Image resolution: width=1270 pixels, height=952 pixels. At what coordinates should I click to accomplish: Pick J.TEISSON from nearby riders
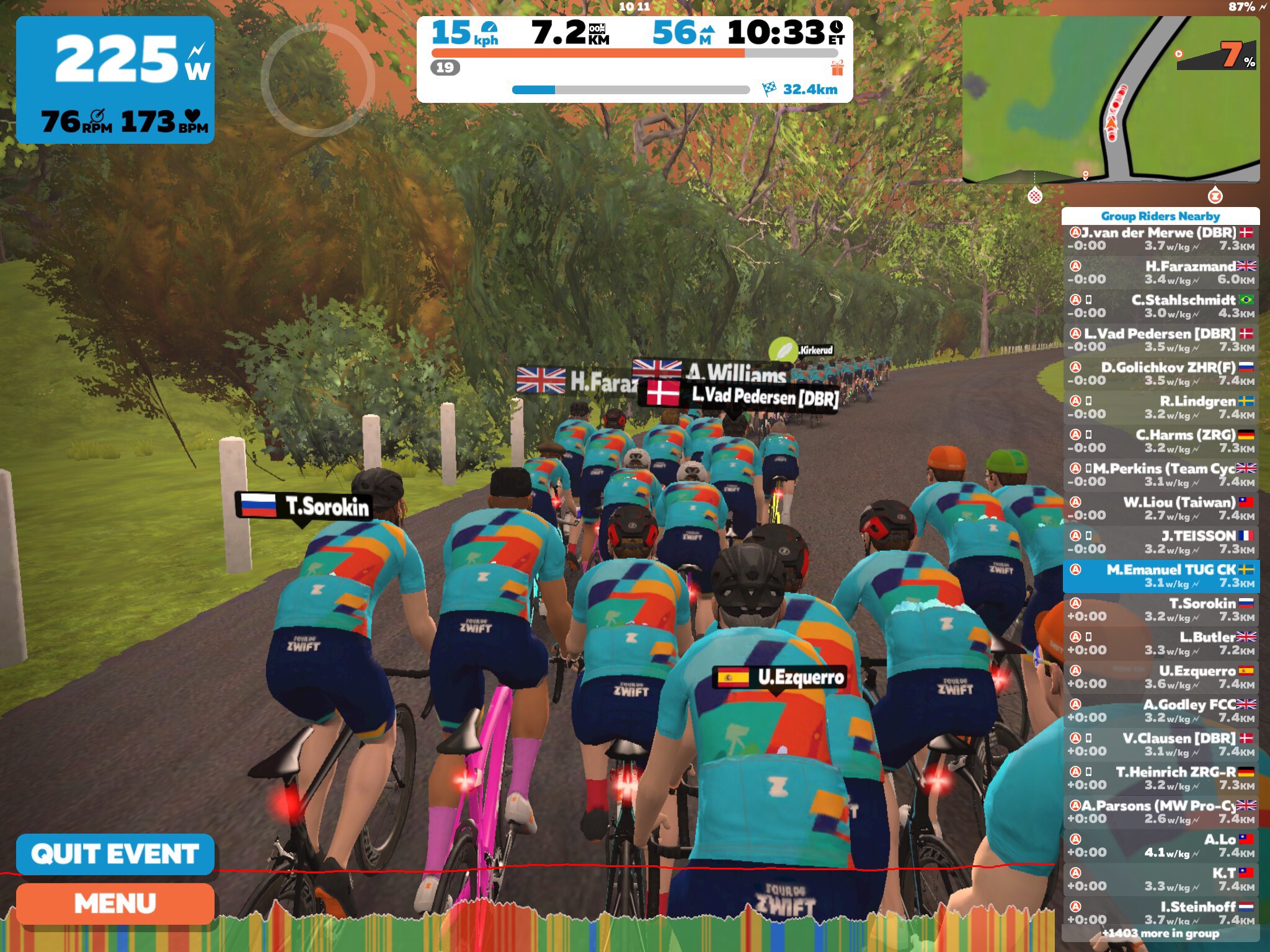pyautogui.click(x=1161, y=542)
